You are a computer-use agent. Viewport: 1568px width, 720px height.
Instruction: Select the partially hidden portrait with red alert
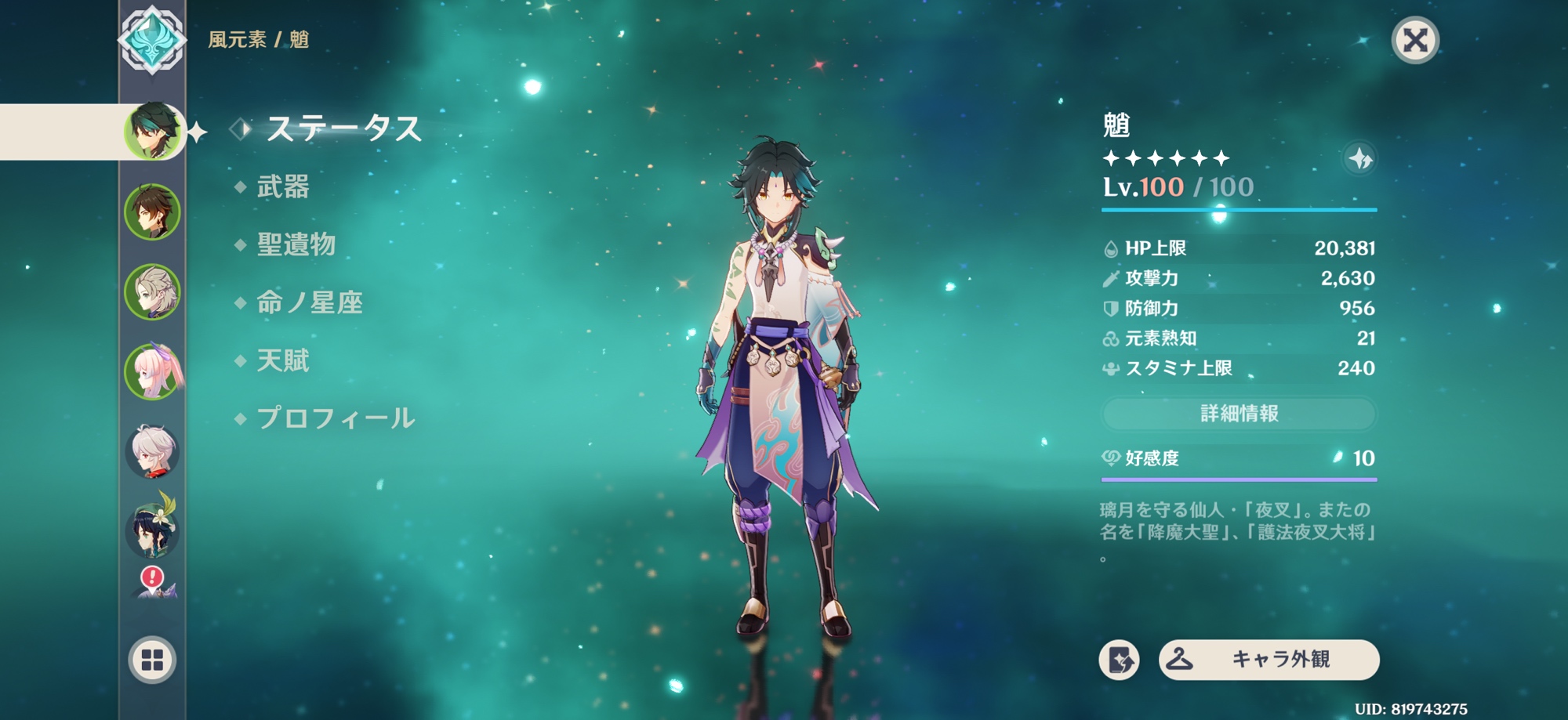click(155, 585)
